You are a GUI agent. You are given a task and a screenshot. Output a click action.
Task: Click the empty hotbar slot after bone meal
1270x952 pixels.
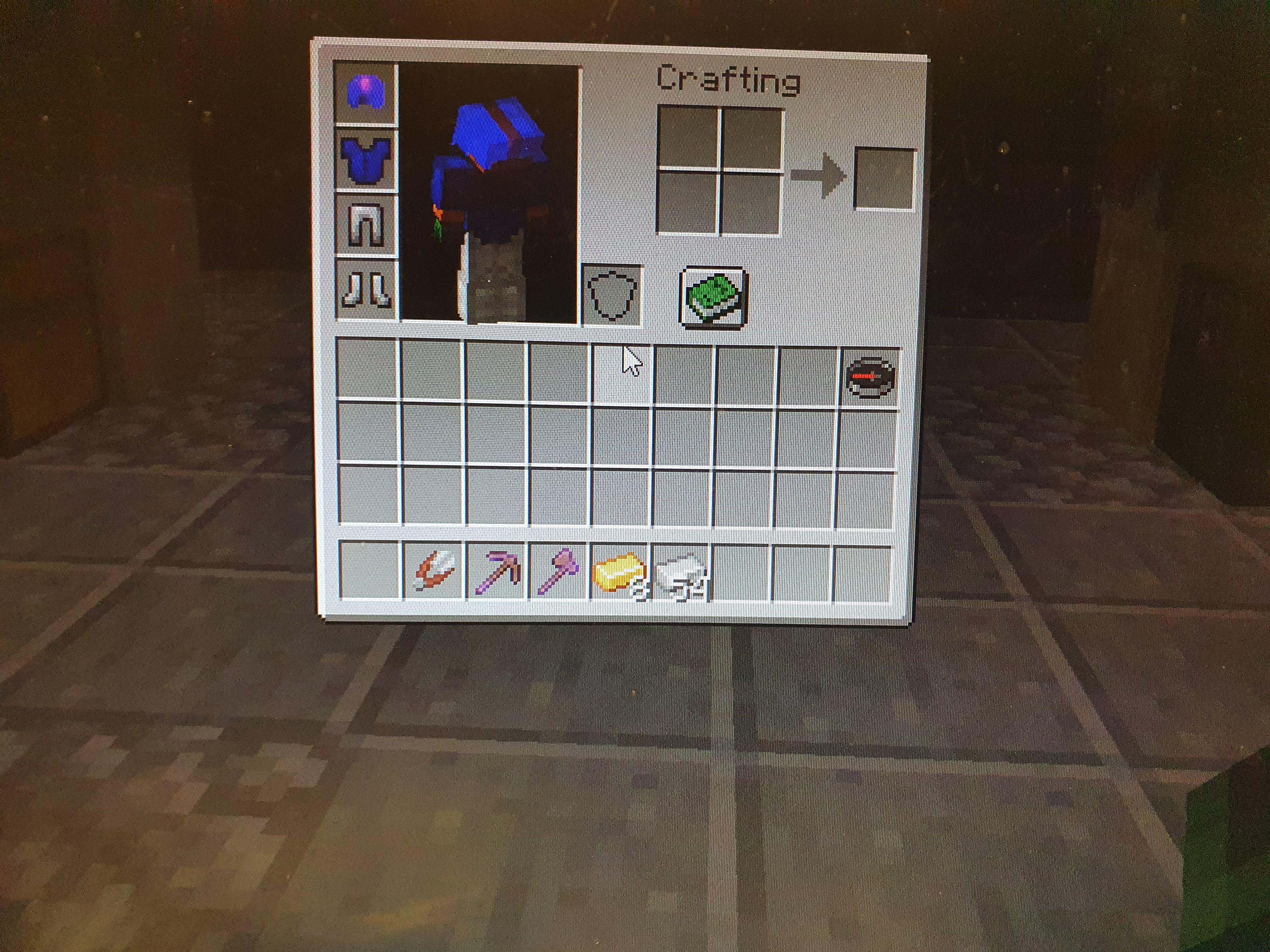click(x=741, y=571)
